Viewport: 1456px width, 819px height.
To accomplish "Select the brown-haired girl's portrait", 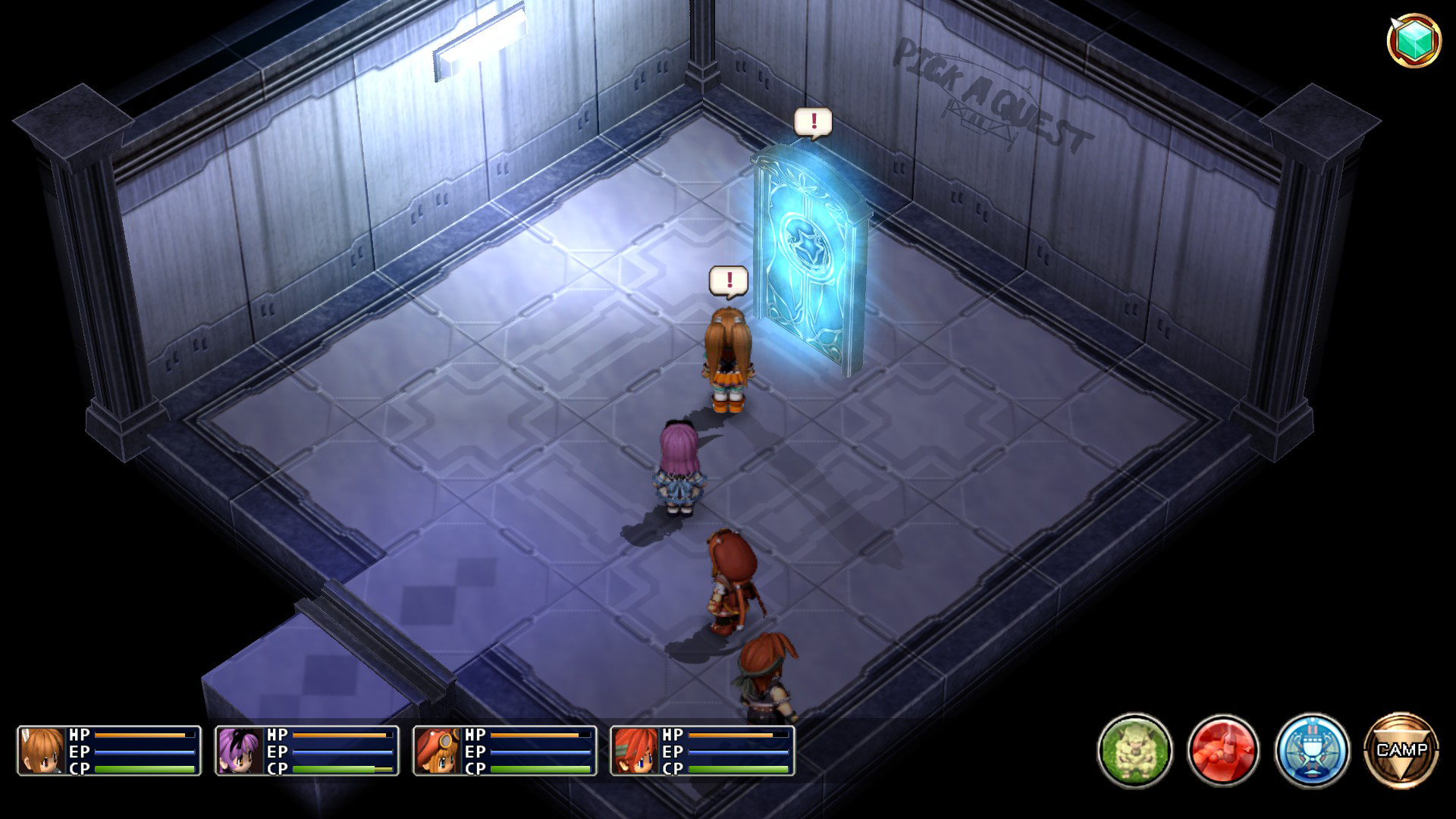I will tap(42, 751).
